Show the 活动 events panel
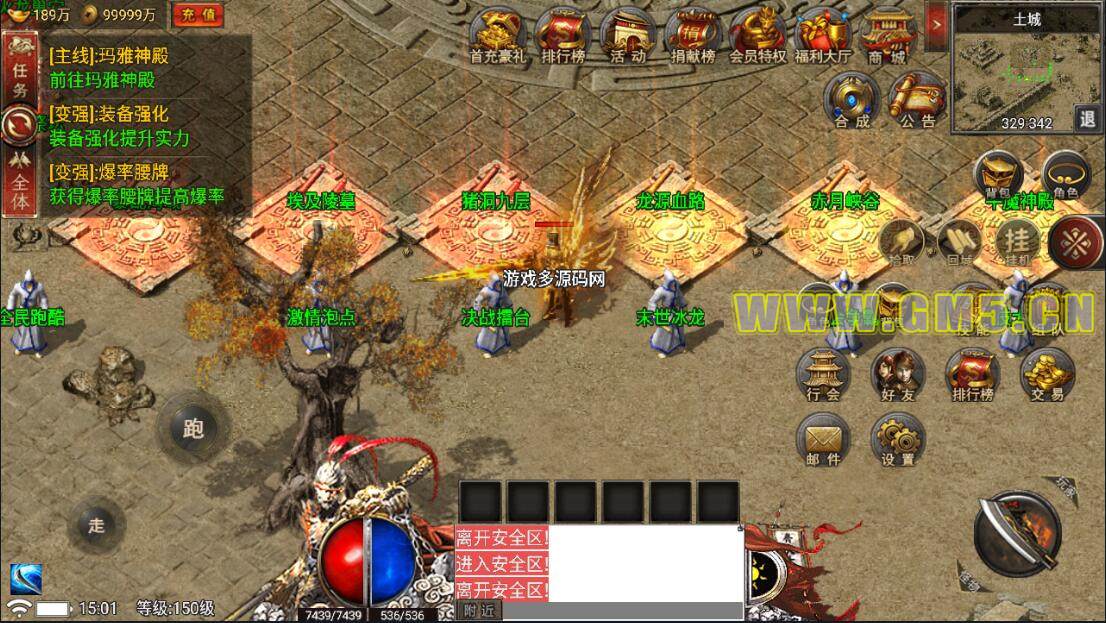This screenshot has width=1106, height=623. [628, 34]
